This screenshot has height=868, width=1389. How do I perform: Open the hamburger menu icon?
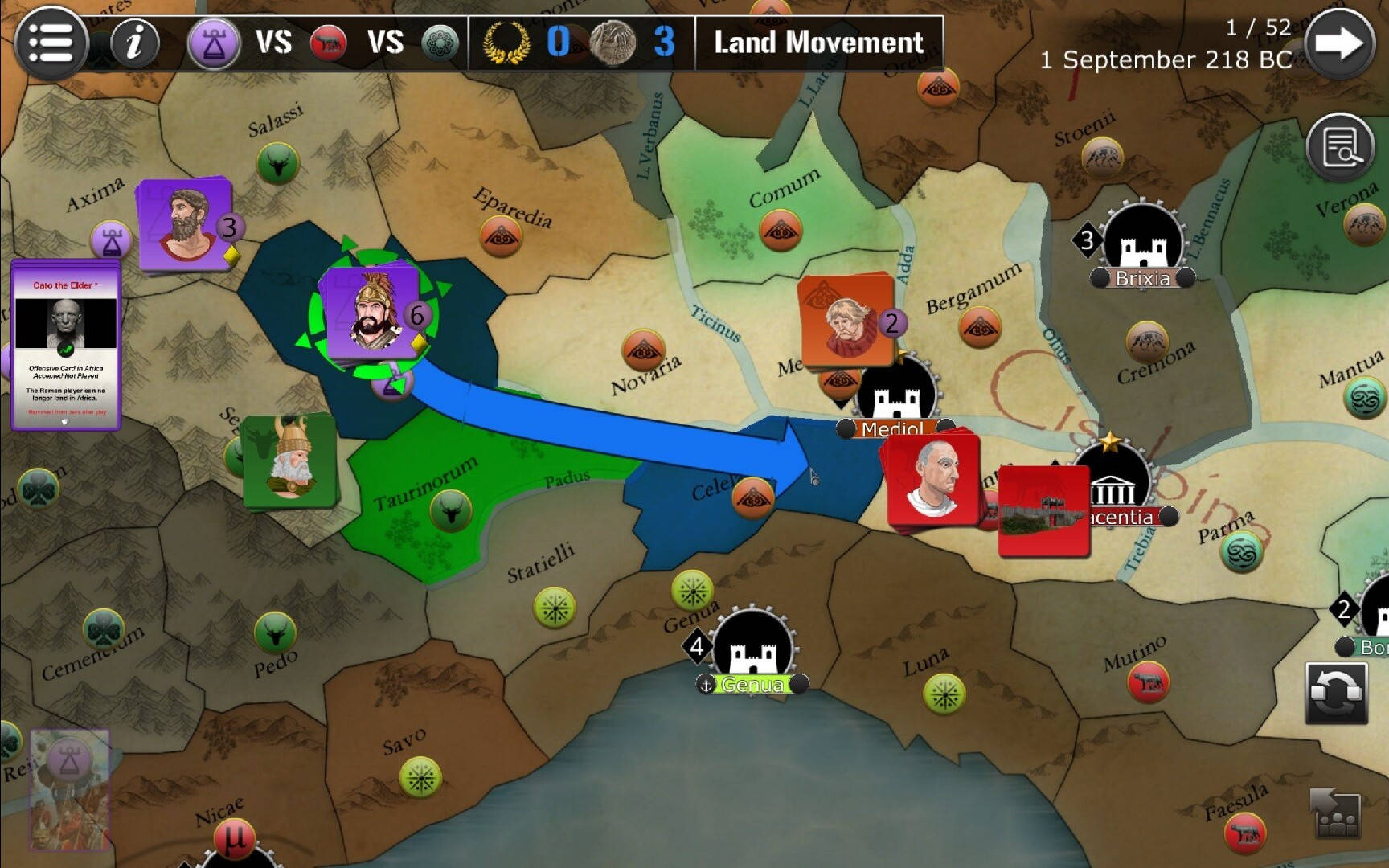point(50,42)
